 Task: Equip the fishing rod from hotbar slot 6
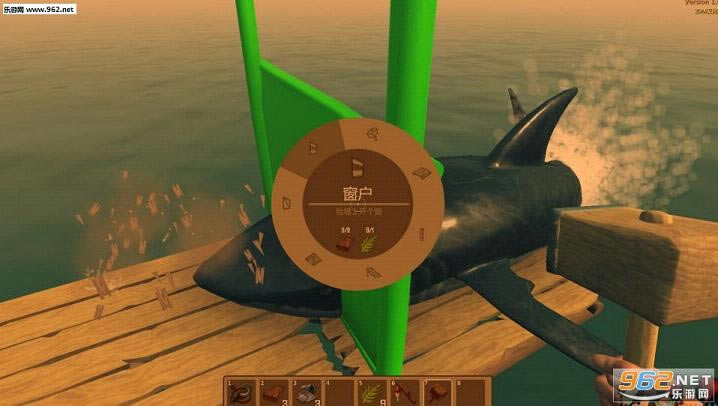405,392
